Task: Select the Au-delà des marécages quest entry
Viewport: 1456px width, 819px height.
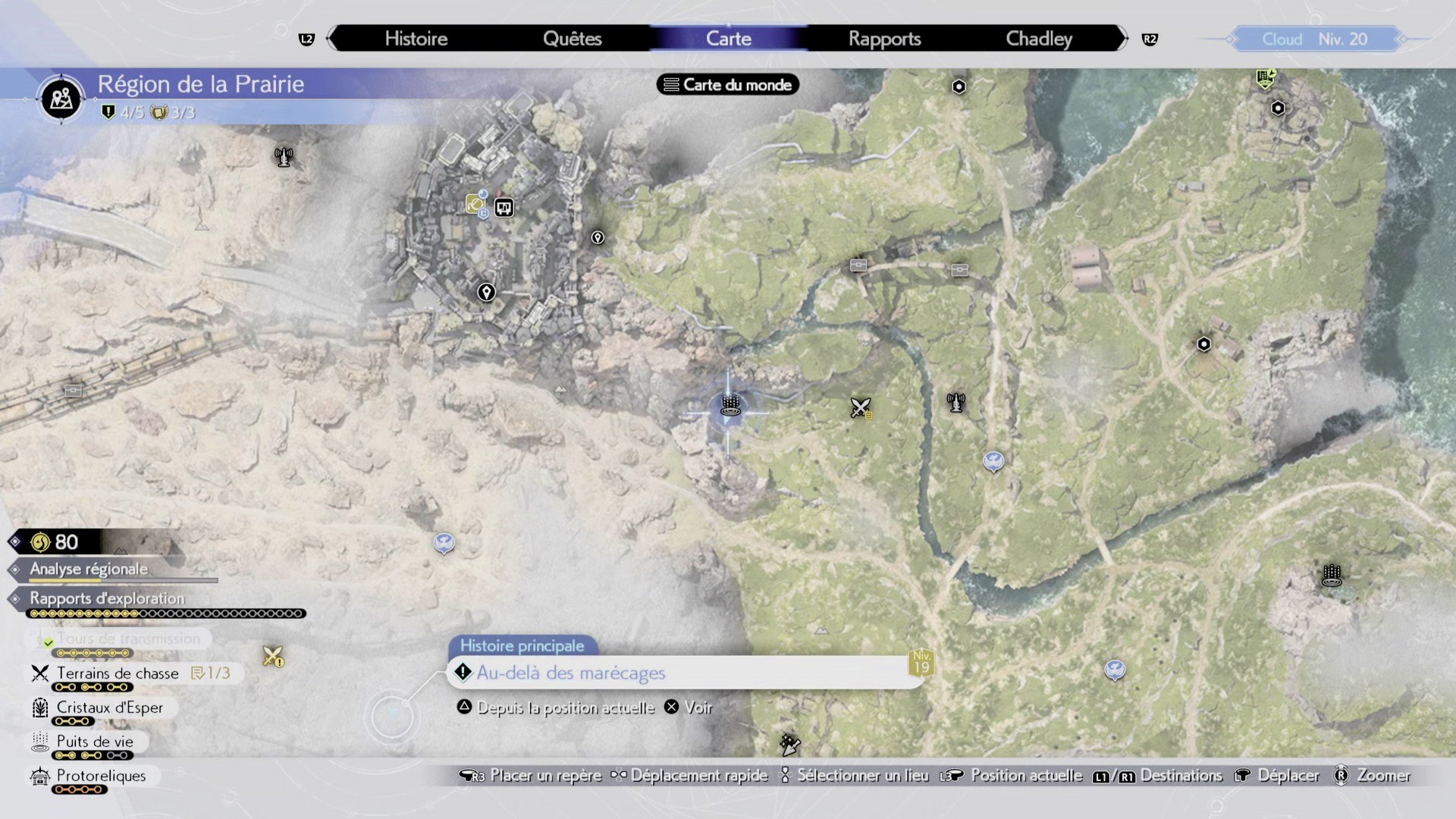Action: pos(570,673)
